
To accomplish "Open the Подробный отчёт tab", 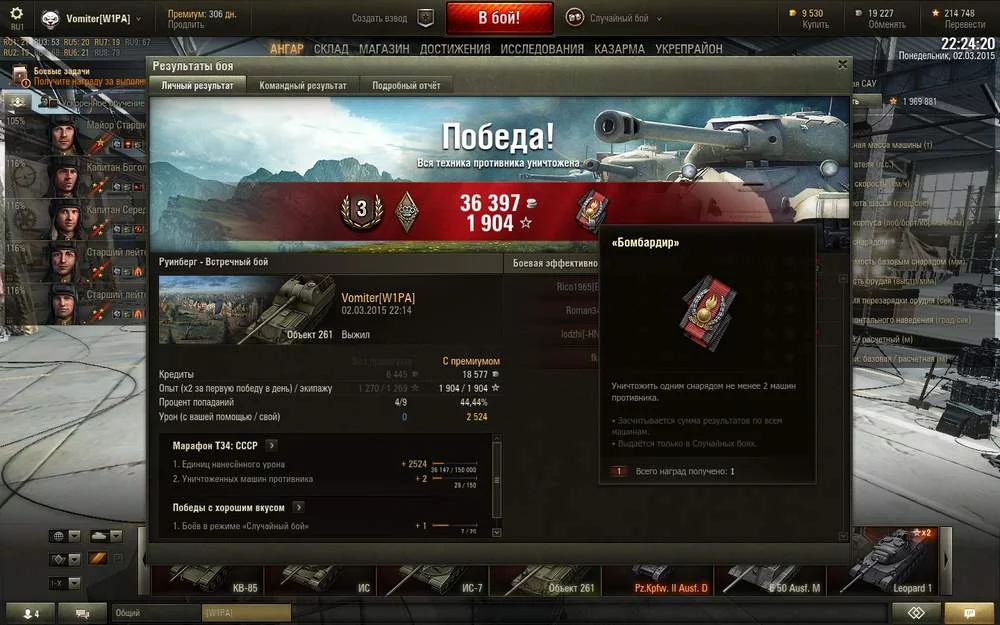I will 406,86.
